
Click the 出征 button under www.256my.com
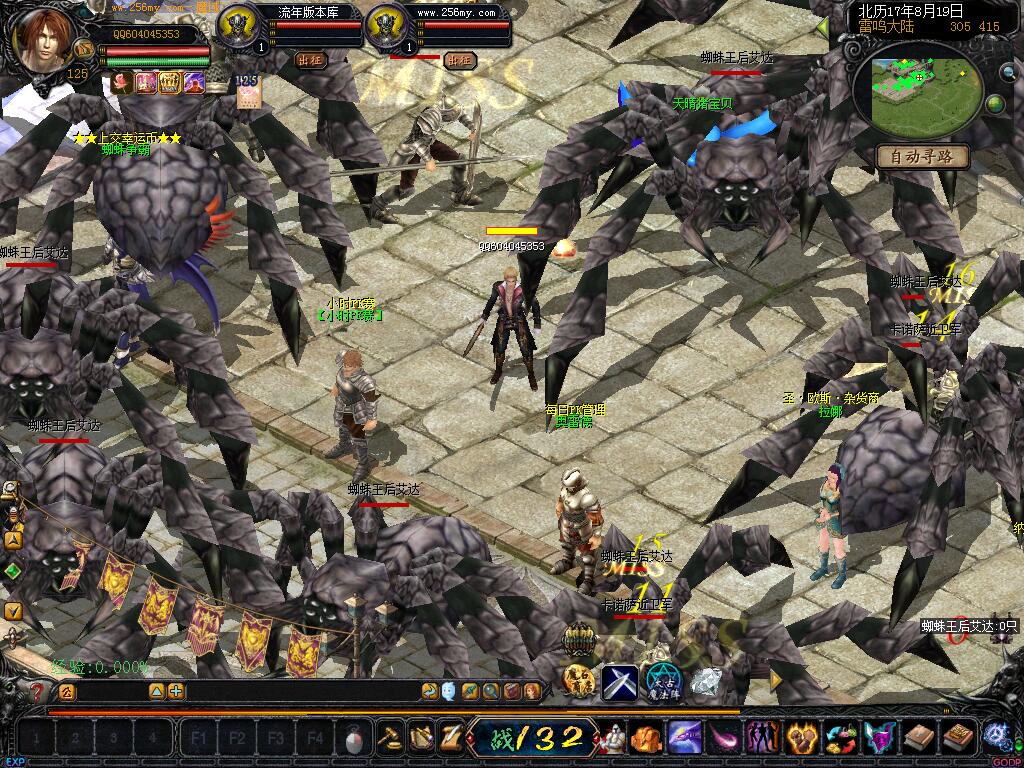(460, 60)
